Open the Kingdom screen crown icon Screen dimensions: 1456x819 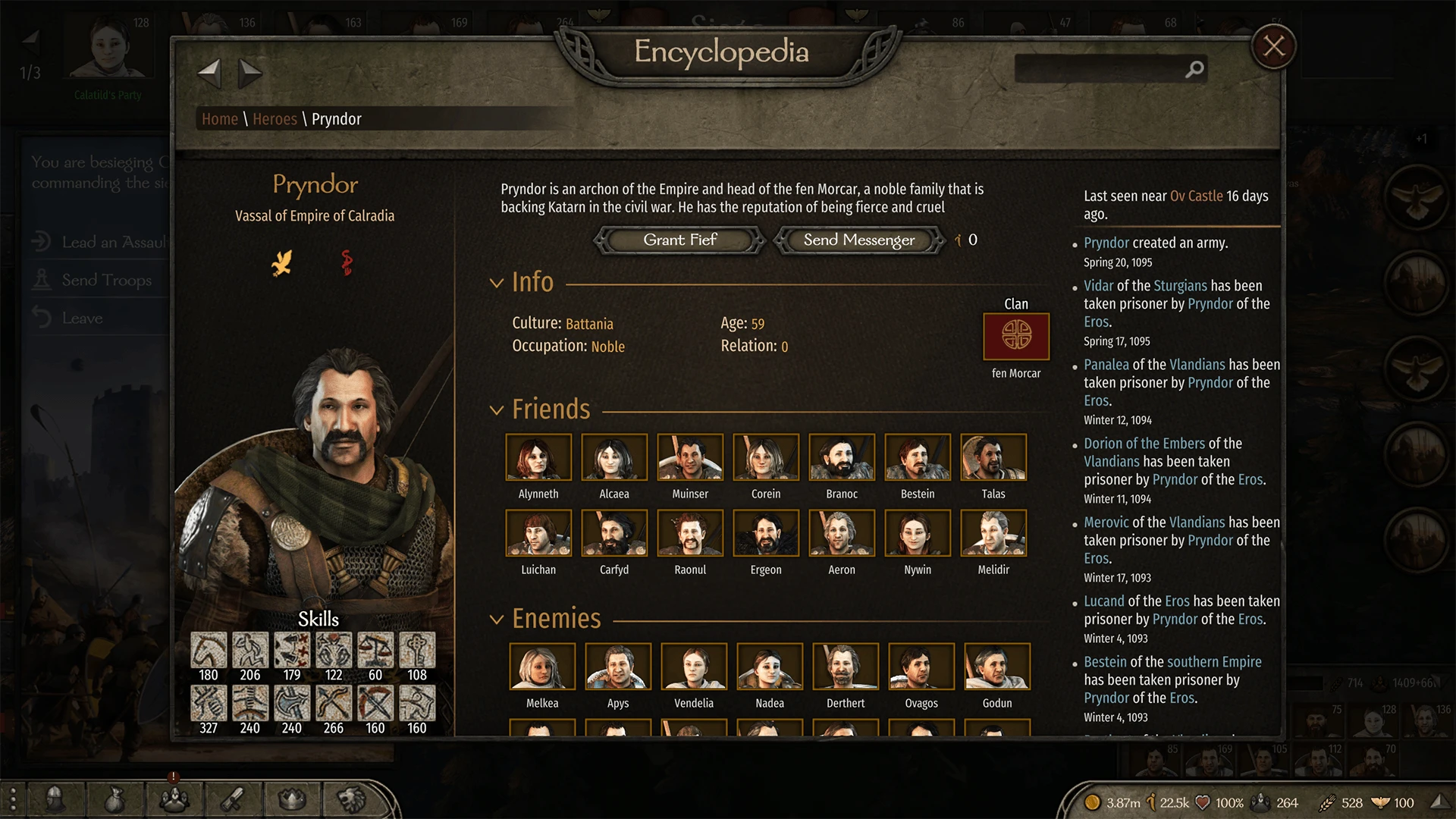293,799
